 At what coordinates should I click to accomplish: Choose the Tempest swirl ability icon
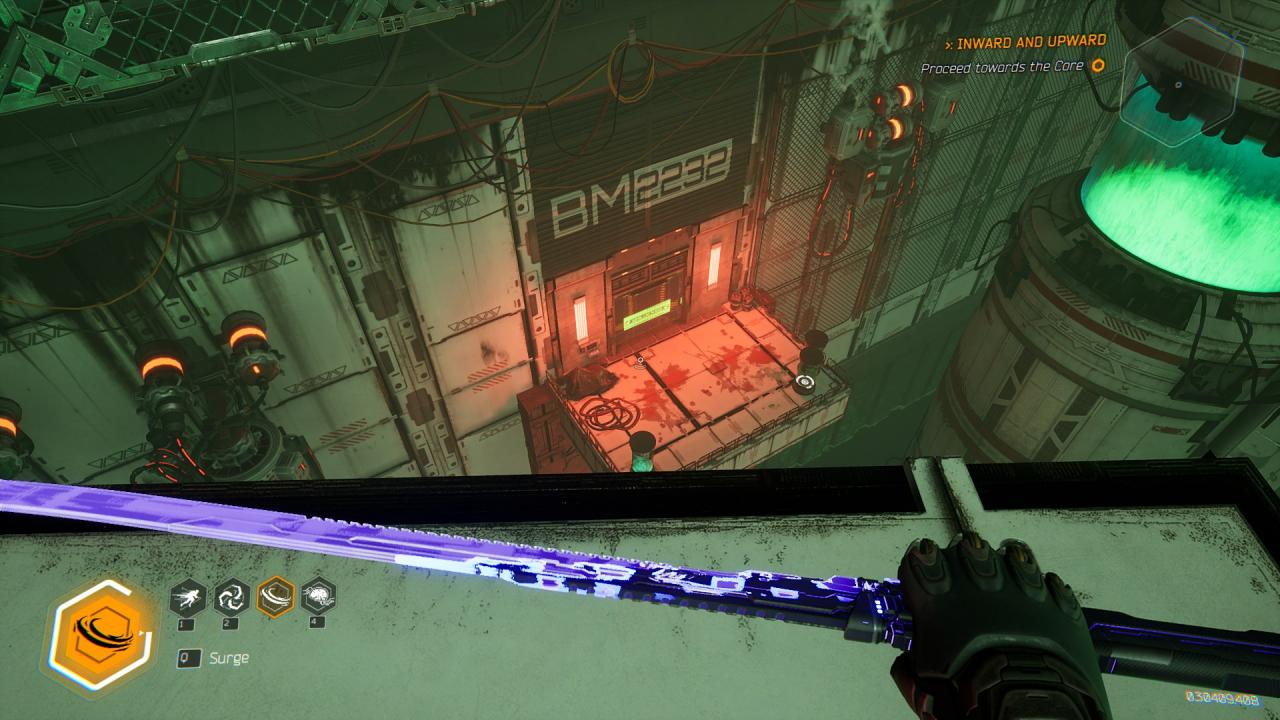pyautogui.click(x=232, y=597)
